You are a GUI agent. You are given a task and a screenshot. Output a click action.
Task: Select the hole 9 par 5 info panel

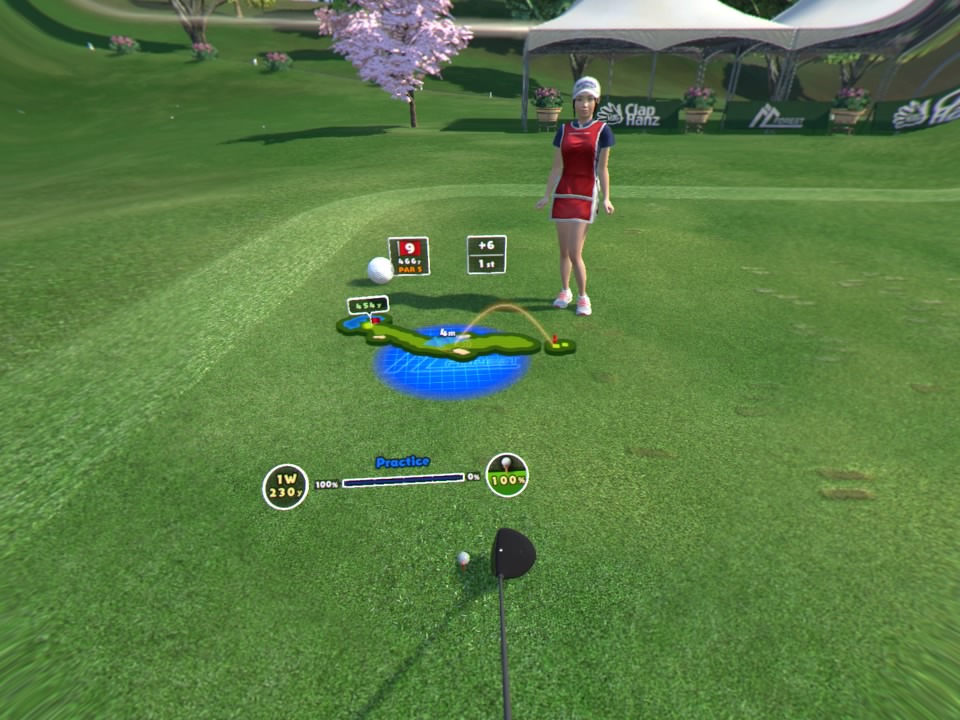coord(408,256)
